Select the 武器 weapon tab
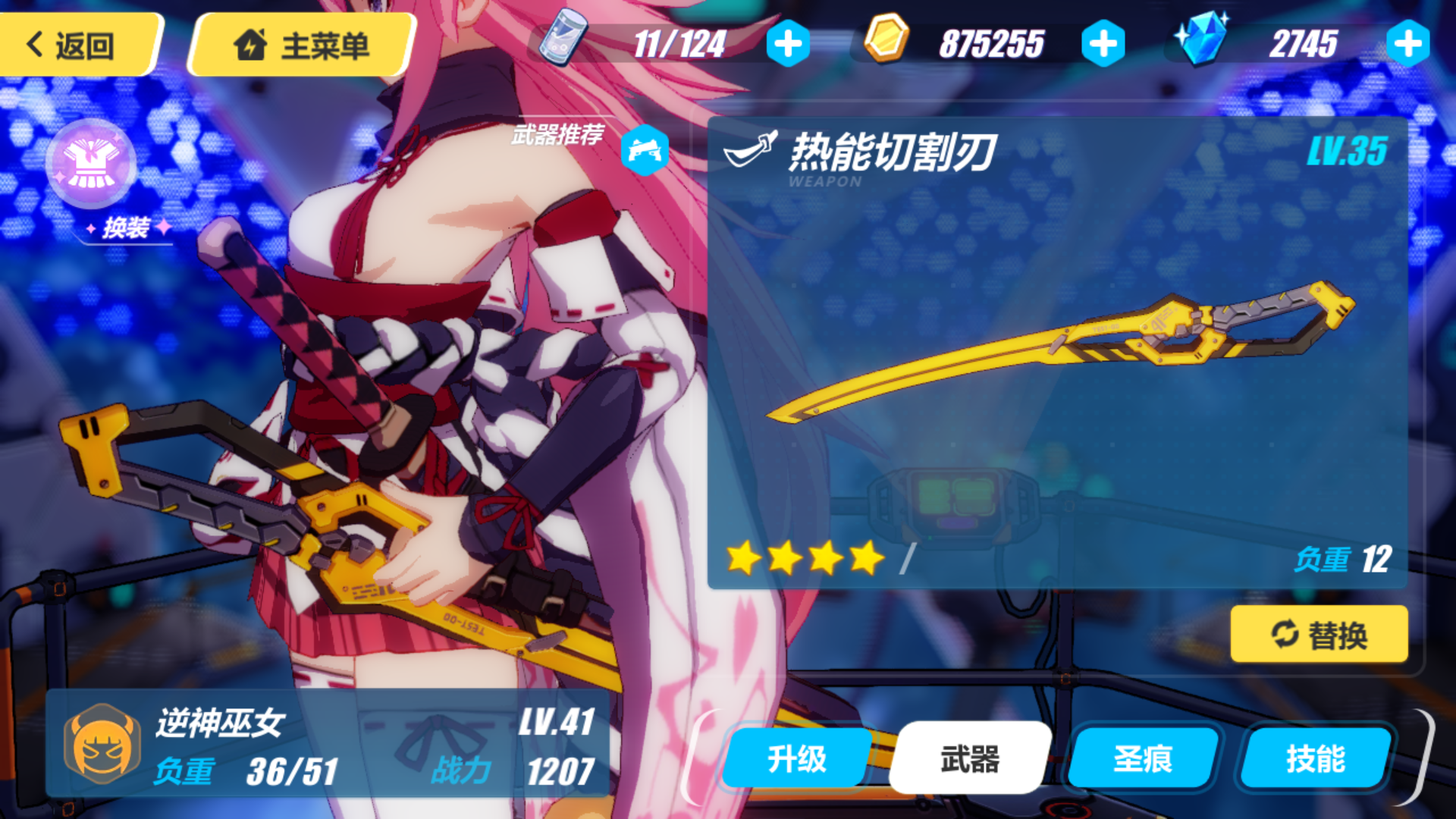 click(971, 756)
